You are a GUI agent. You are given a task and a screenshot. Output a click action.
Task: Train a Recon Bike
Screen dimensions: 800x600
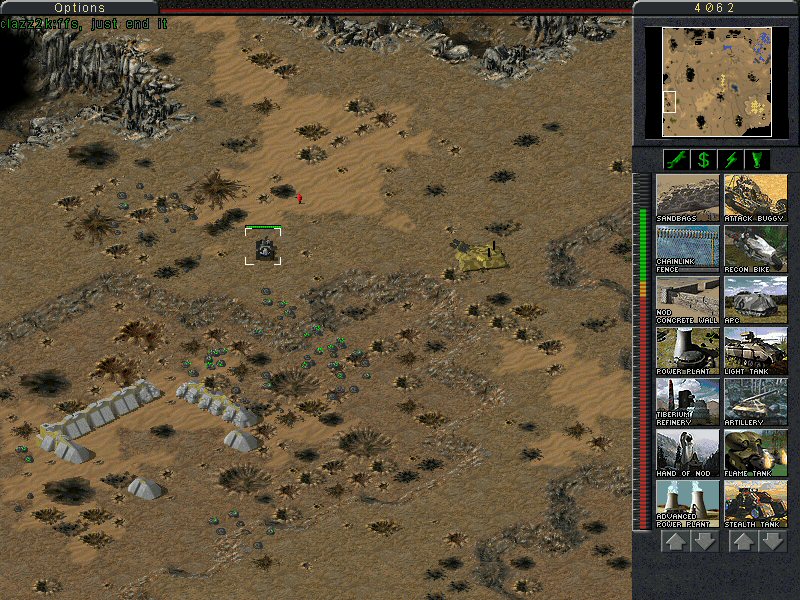tap(755, 249)
